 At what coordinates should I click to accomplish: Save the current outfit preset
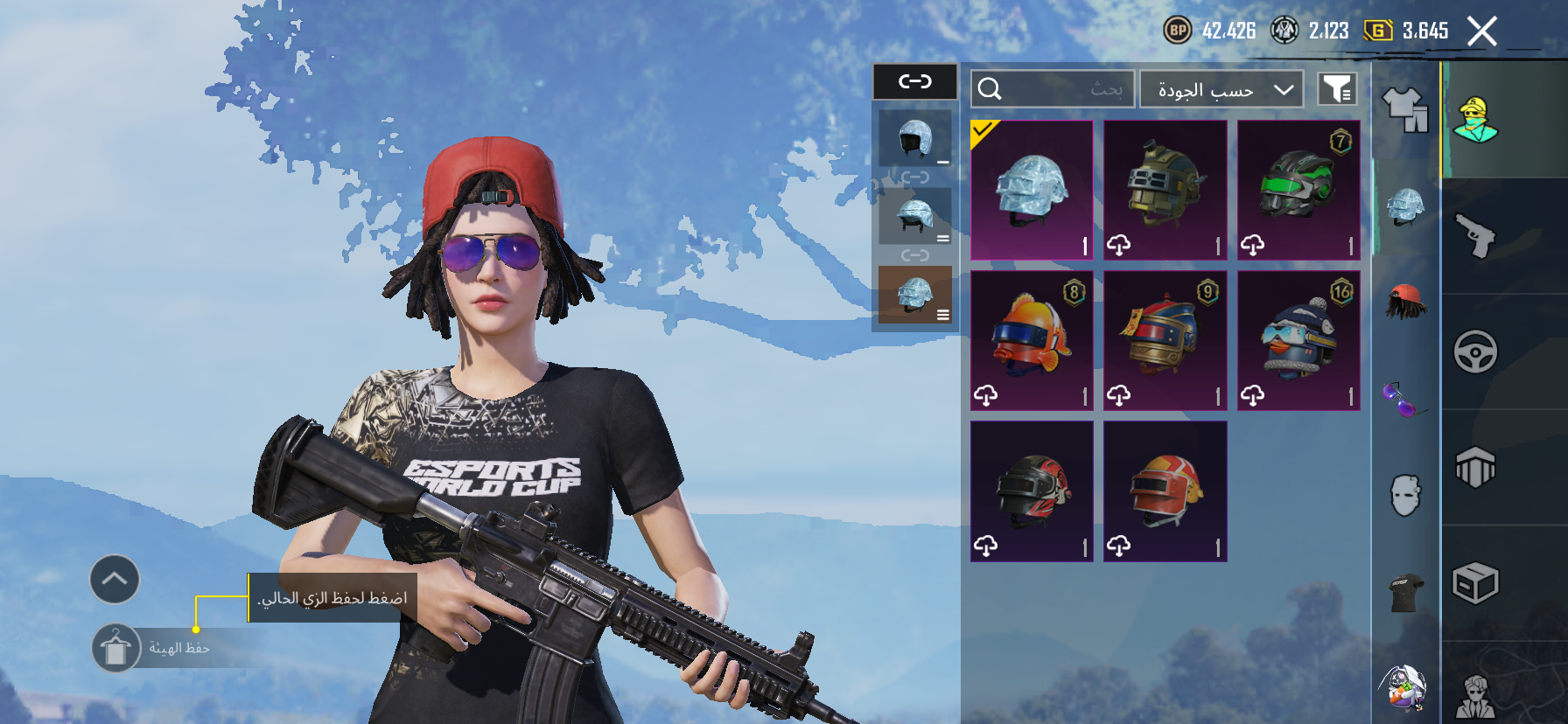tap(116, 648)
